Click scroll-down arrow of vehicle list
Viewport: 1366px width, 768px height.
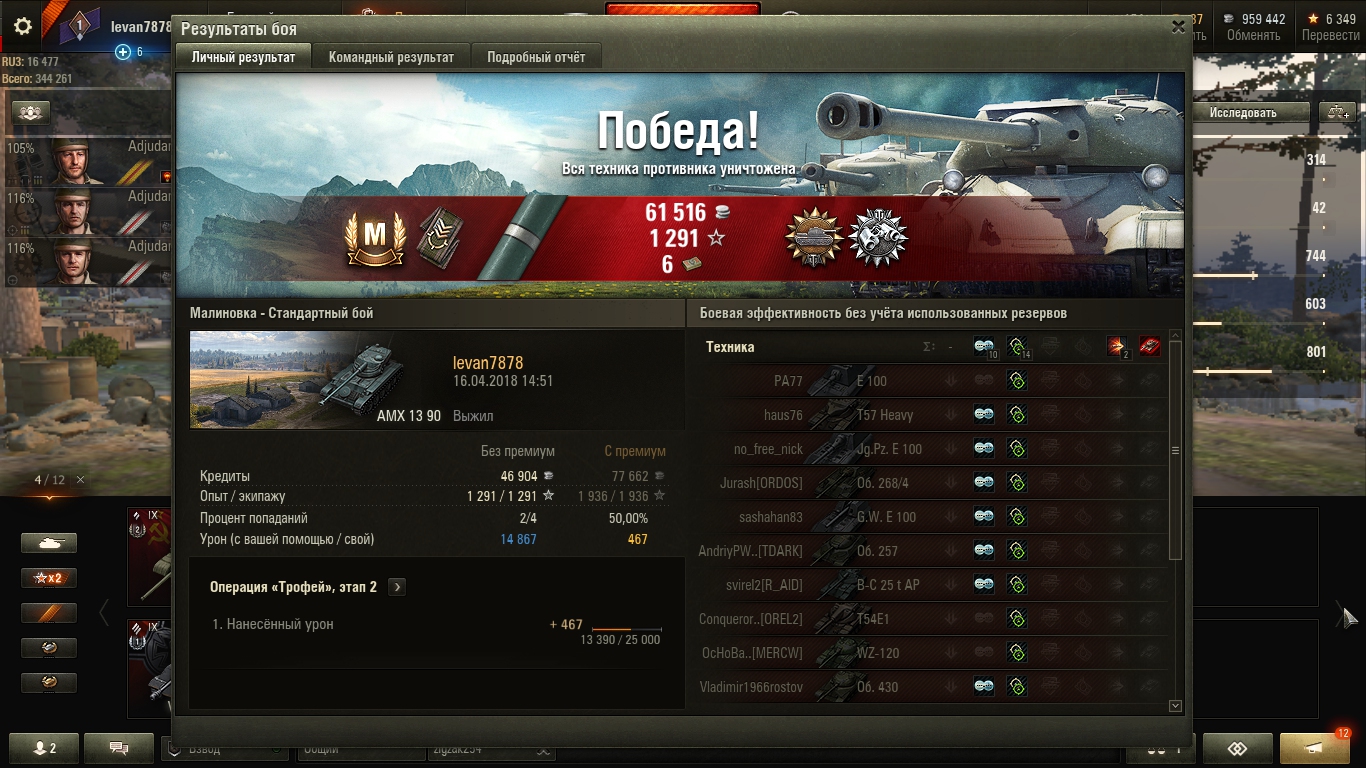(x=1175, y=706)
